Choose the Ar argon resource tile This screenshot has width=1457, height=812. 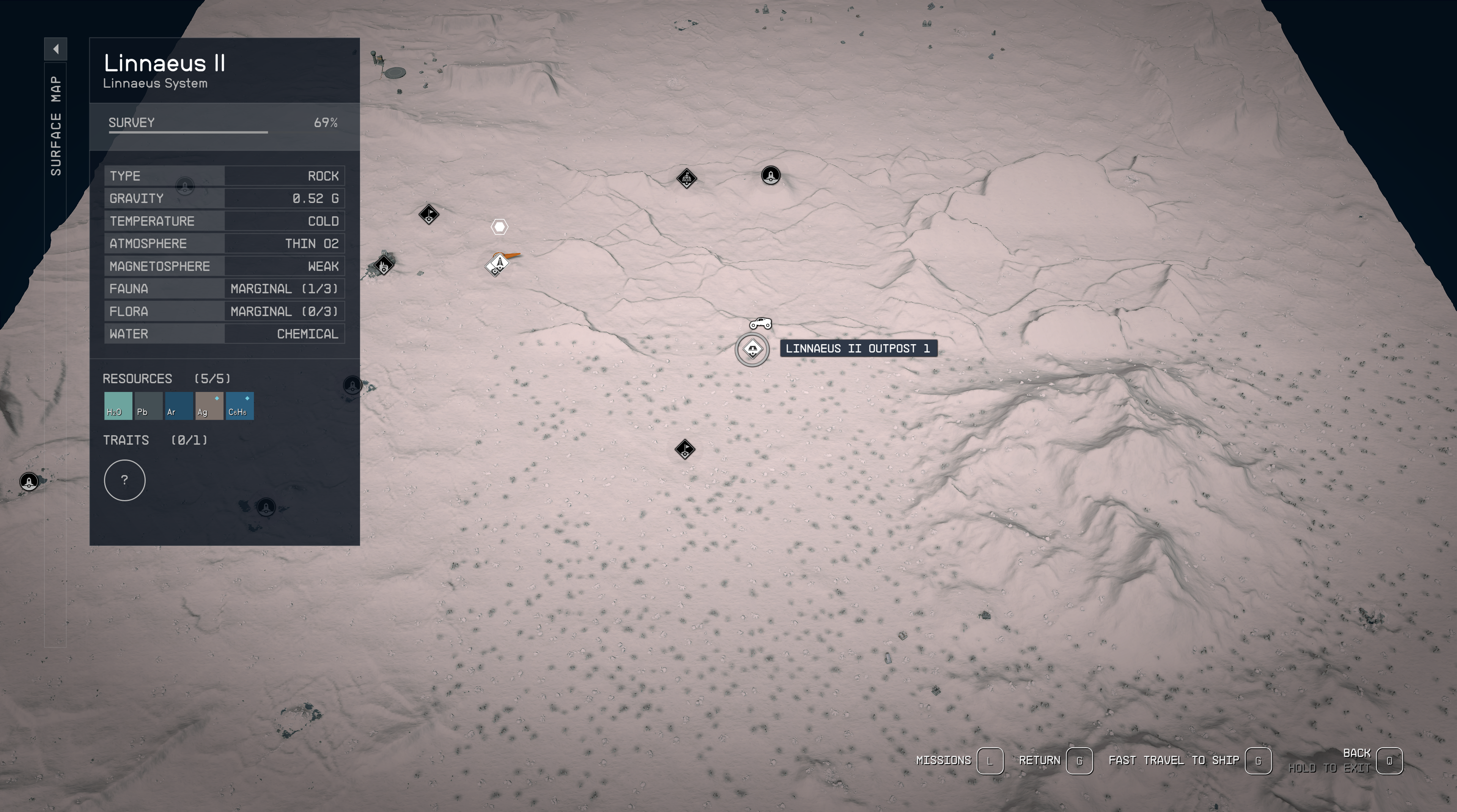pyautogui.click(x=179, y=406)
